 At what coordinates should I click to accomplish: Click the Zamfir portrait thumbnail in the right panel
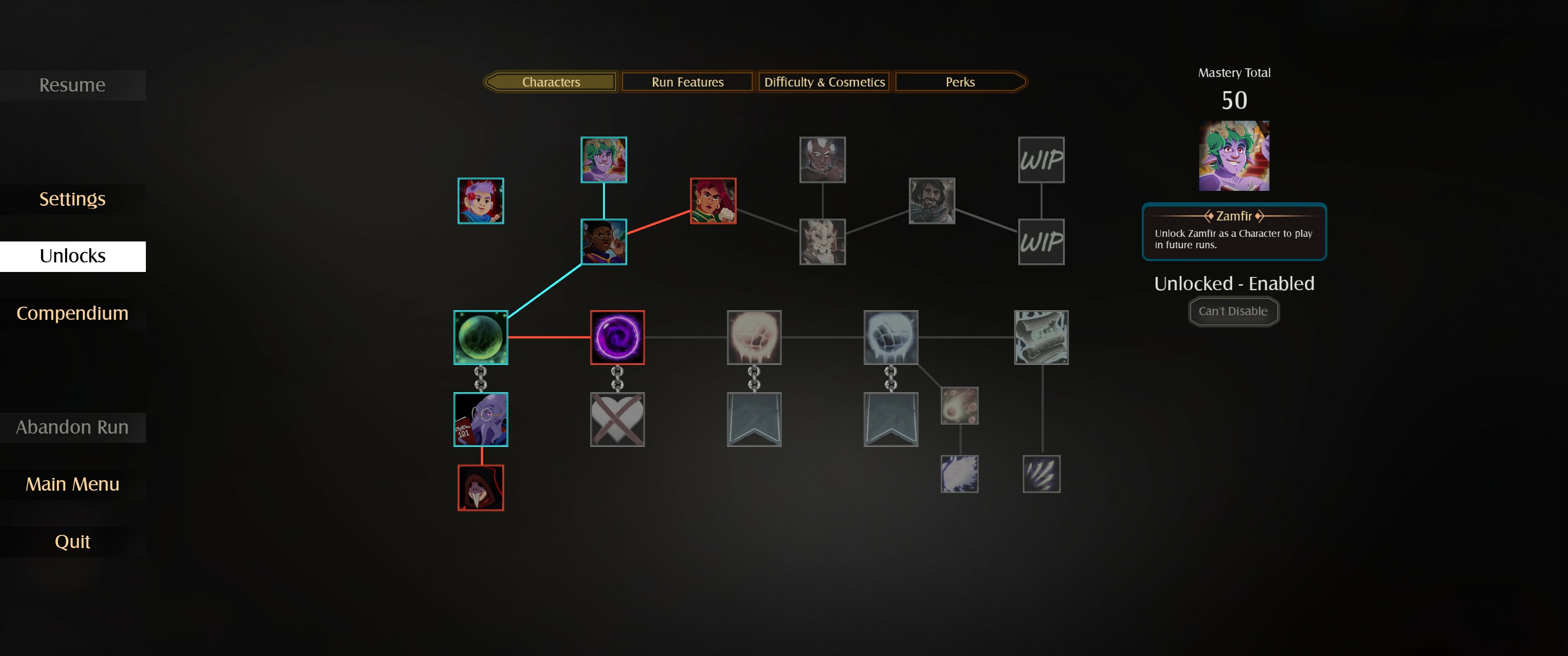(1233, 156)
